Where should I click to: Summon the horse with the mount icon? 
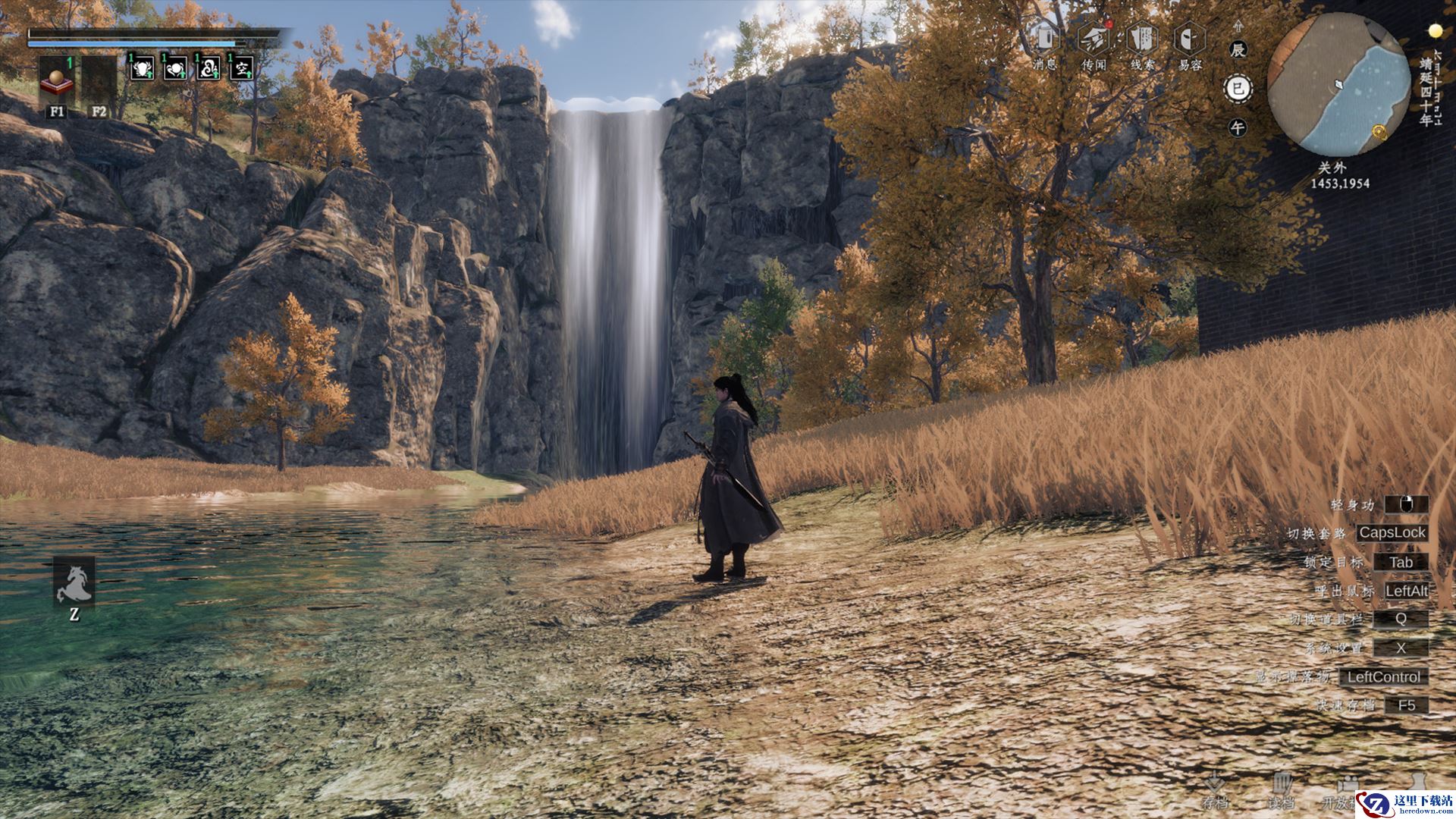[x=74, y=582]
